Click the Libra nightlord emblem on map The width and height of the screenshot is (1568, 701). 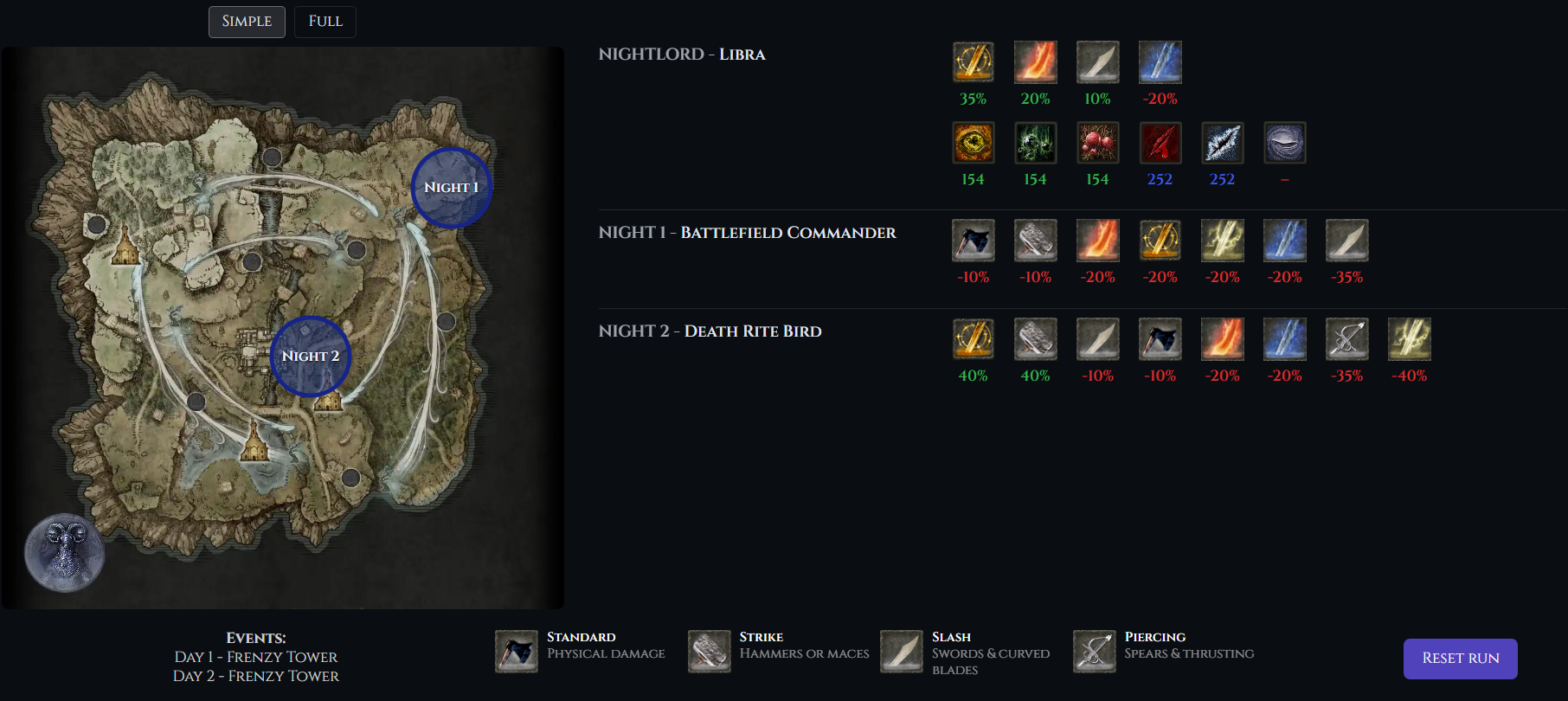click(65, 553)
